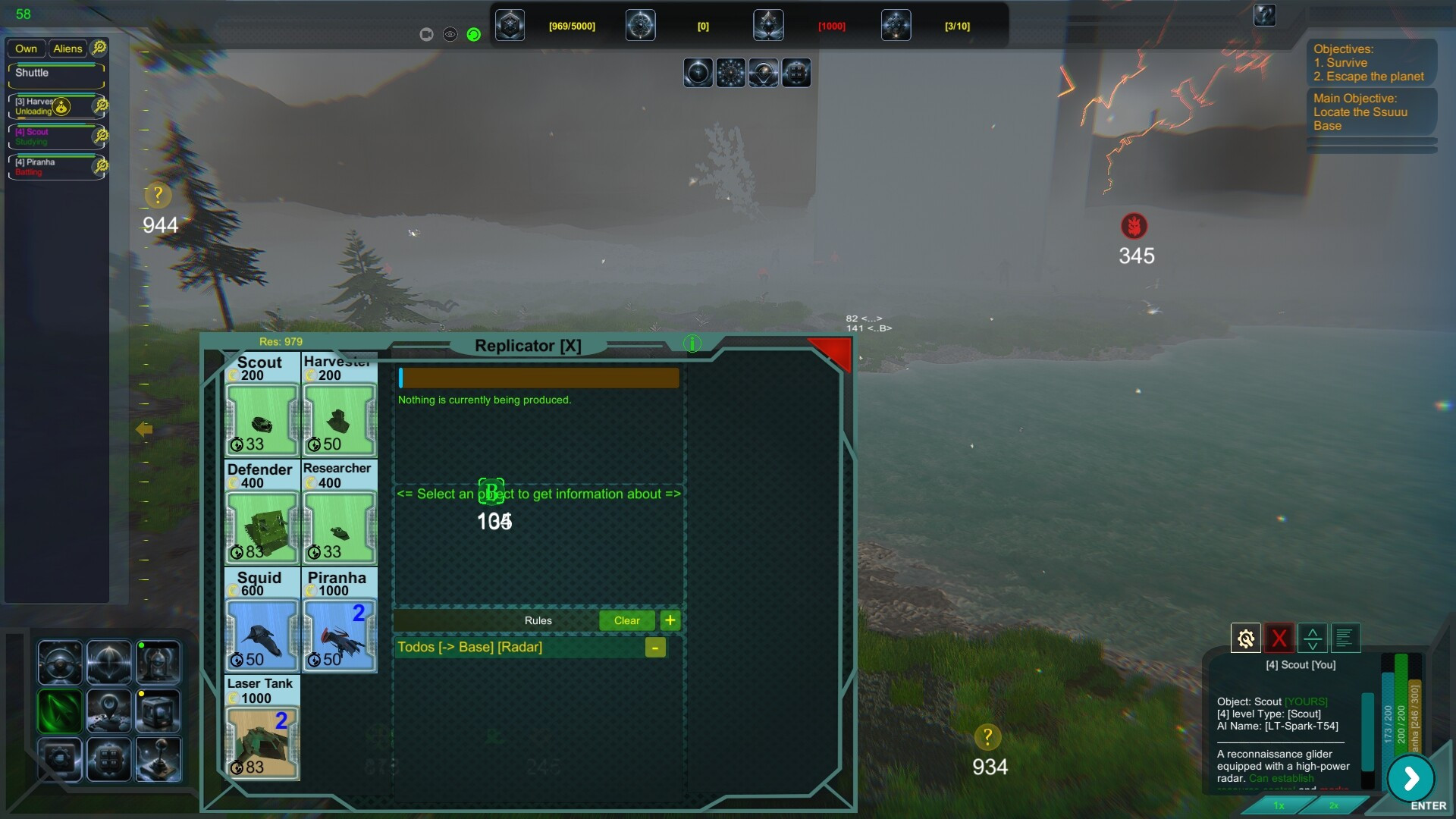This screenshot has width=1456, height=819.
Task: Switch to the Own units tab
Action: click(27, 49)
